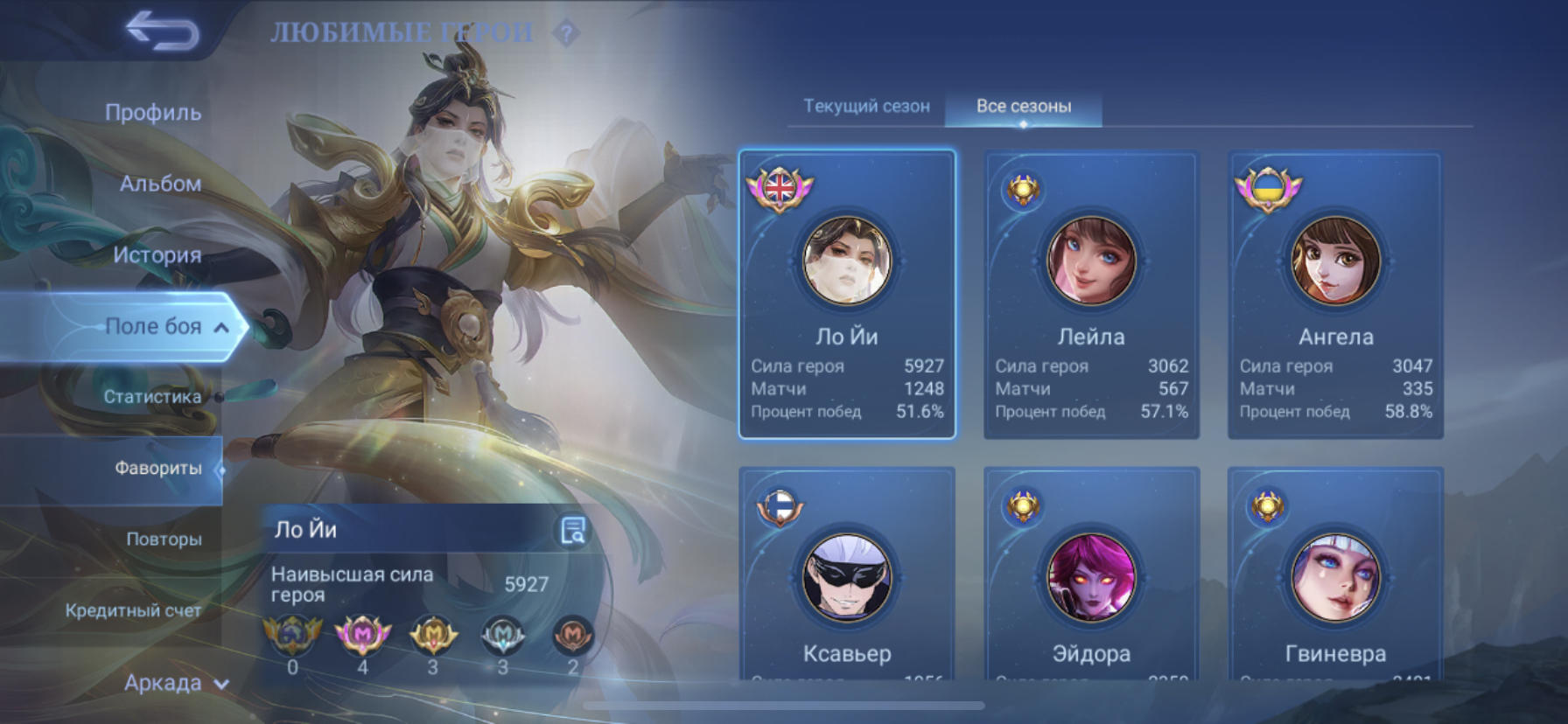Open the Профиль menu section
Screen dimensions: 1568x724
pyautogui.click(x=153, y=113)
